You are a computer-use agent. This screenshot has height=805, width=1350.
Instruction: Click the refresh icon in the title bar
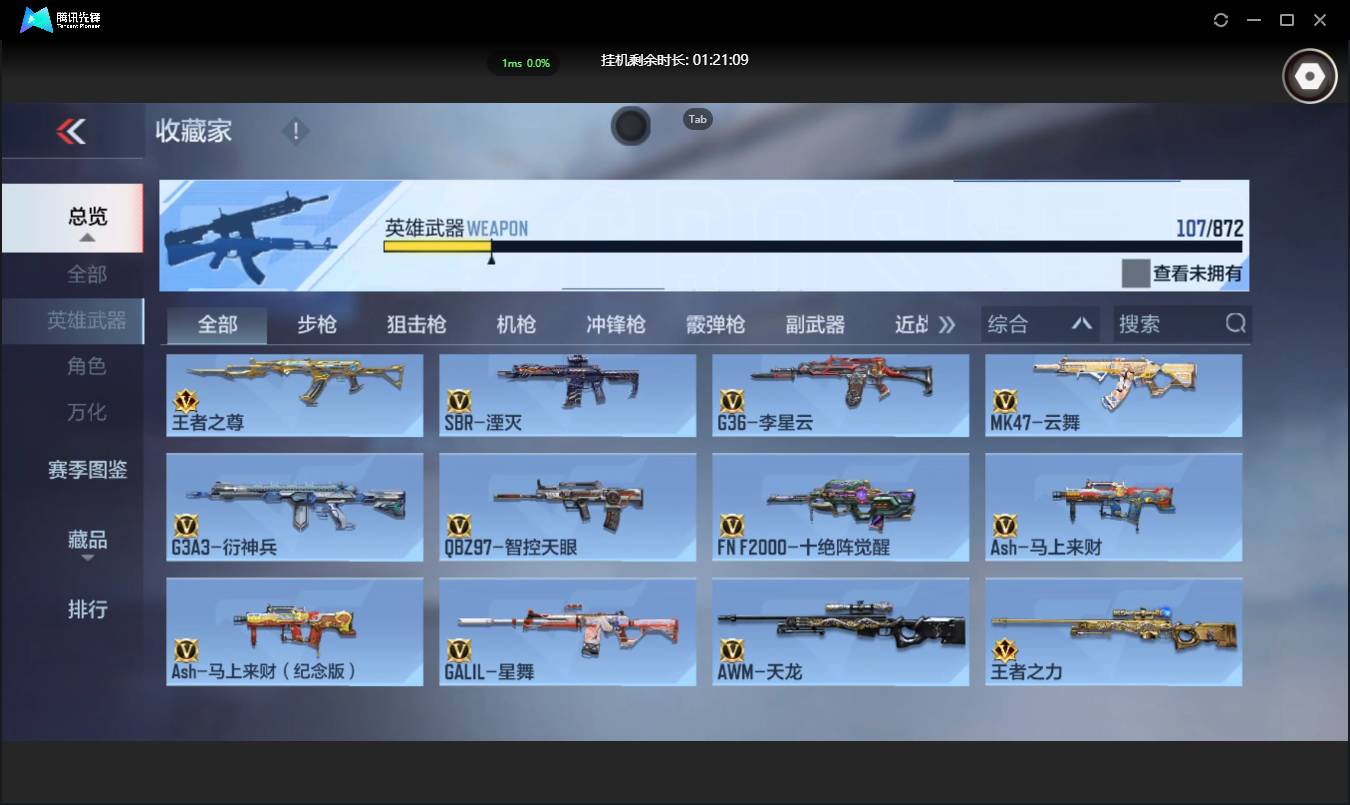point(1220,20)
